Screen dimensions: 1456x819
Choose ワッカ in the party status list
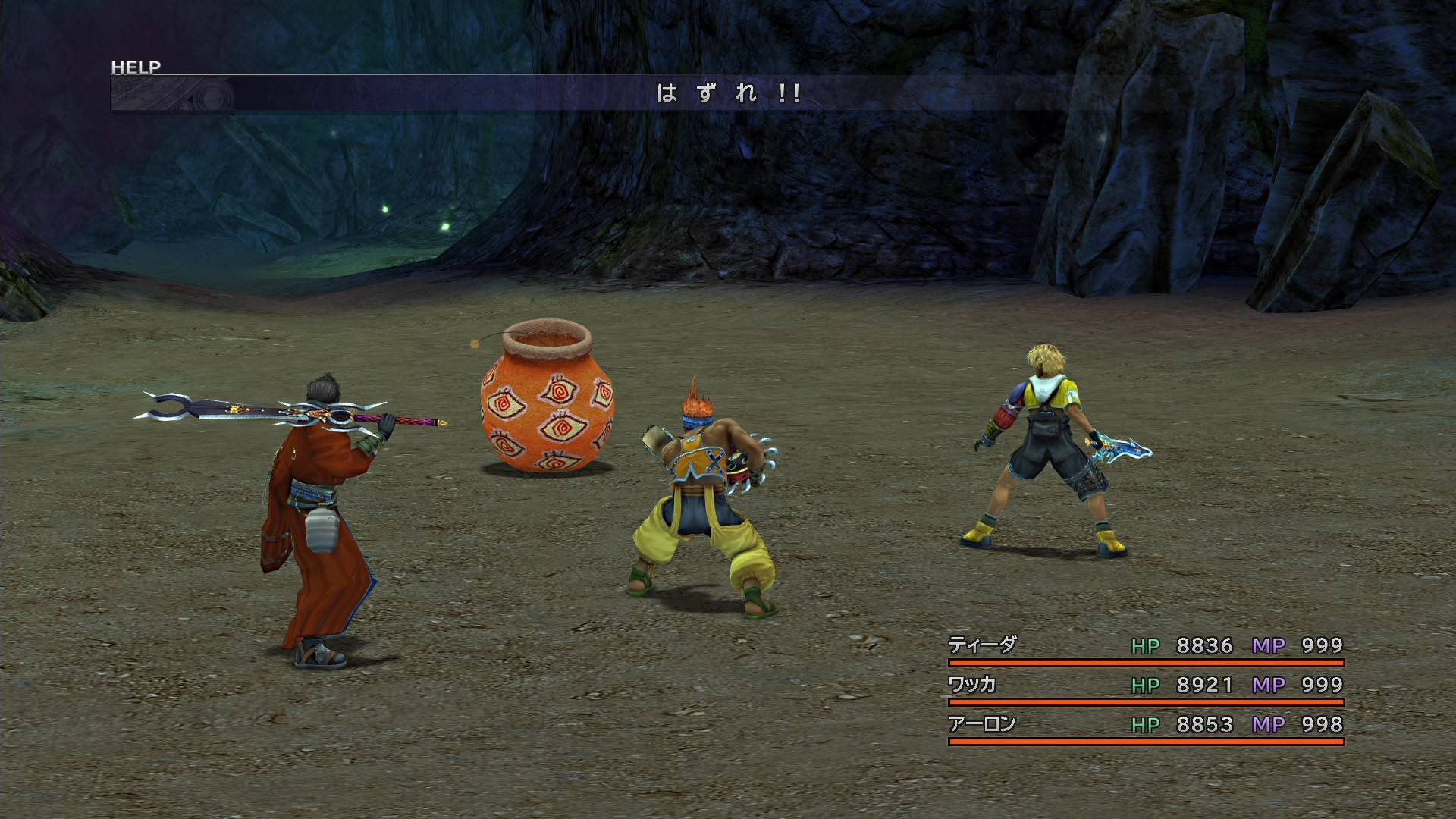[972, 685]
